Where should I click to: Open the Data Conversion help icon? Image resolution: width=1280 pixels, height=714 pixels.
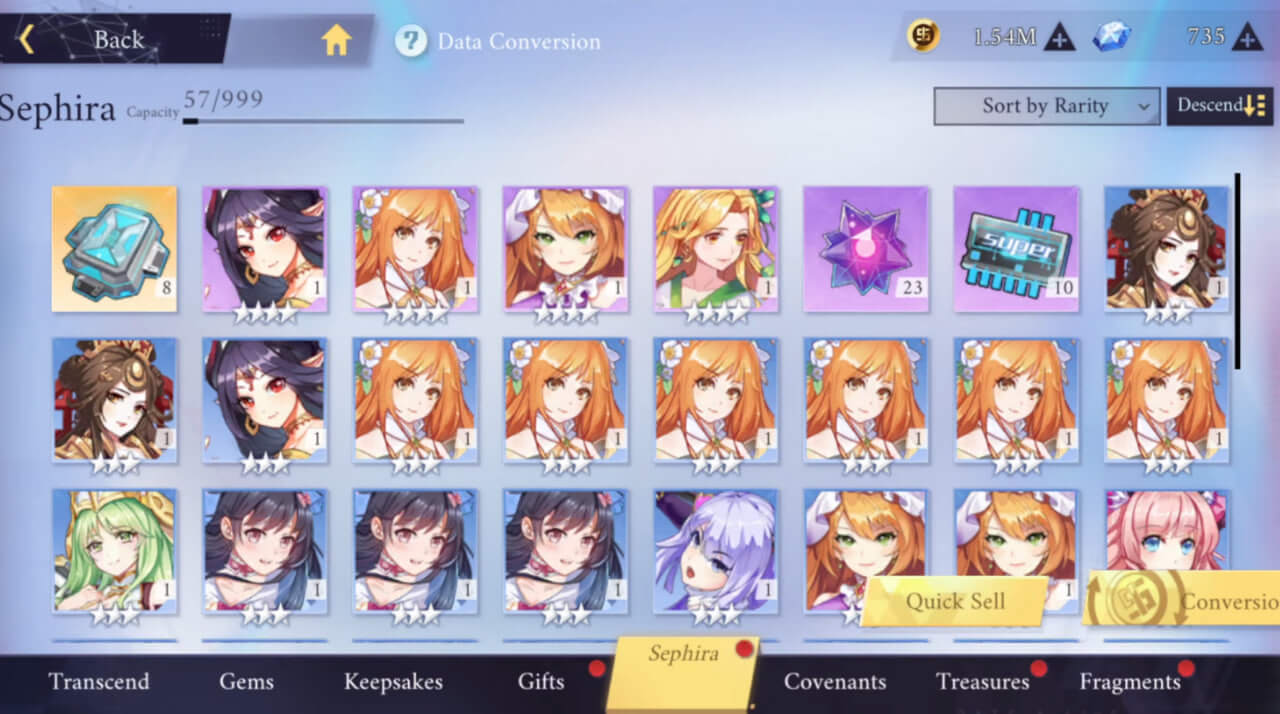(411, 41)
